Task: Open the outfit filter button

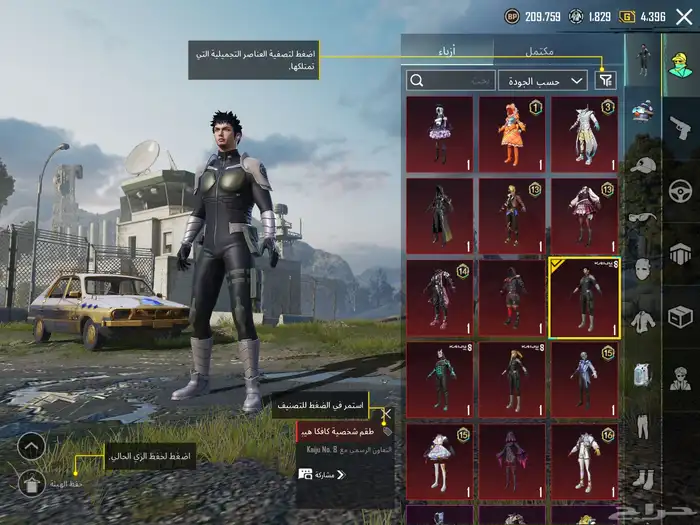Action: tap(606, 80)
